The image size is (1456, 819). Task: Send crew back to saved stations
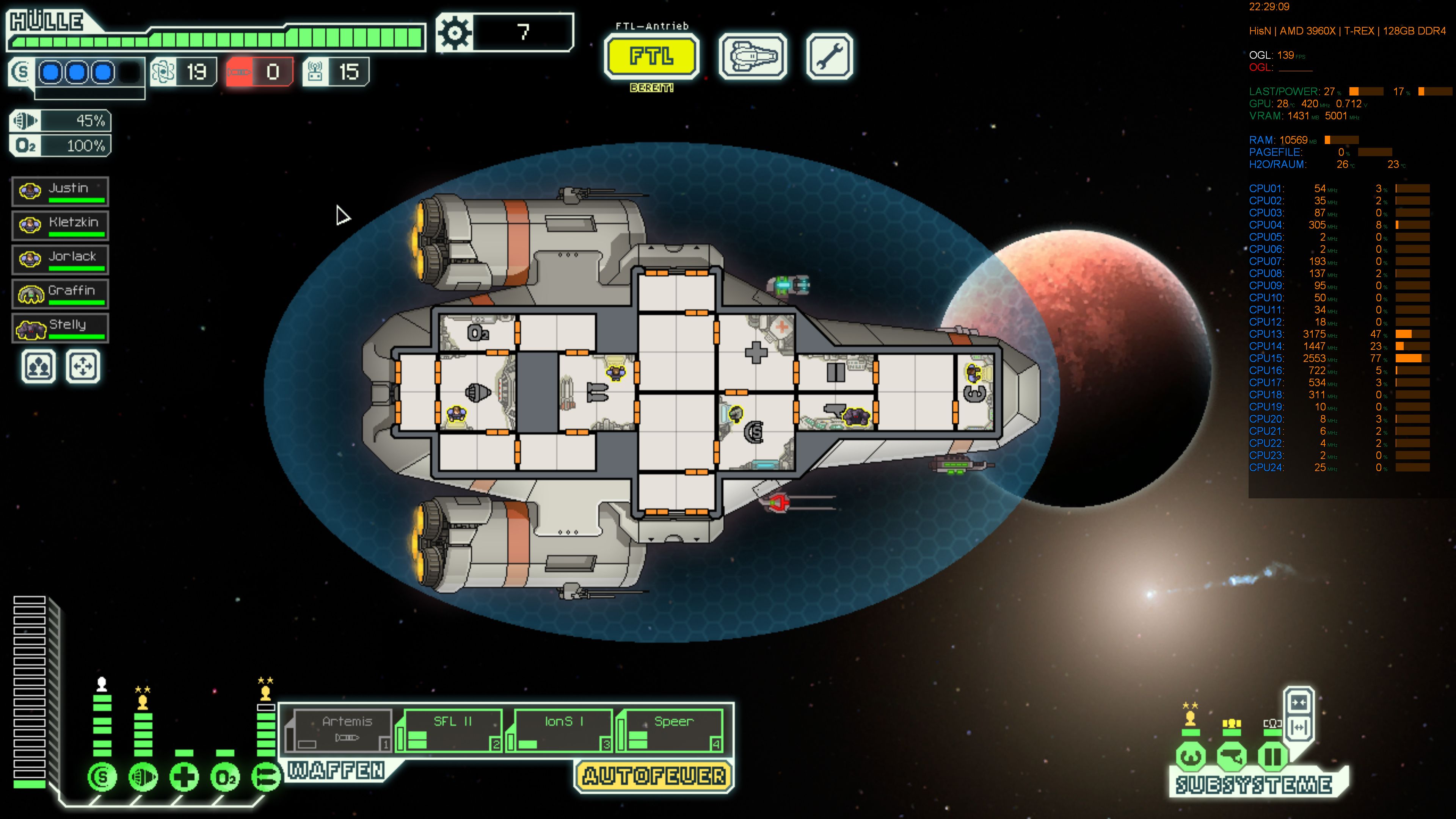(x=83, y=366)
